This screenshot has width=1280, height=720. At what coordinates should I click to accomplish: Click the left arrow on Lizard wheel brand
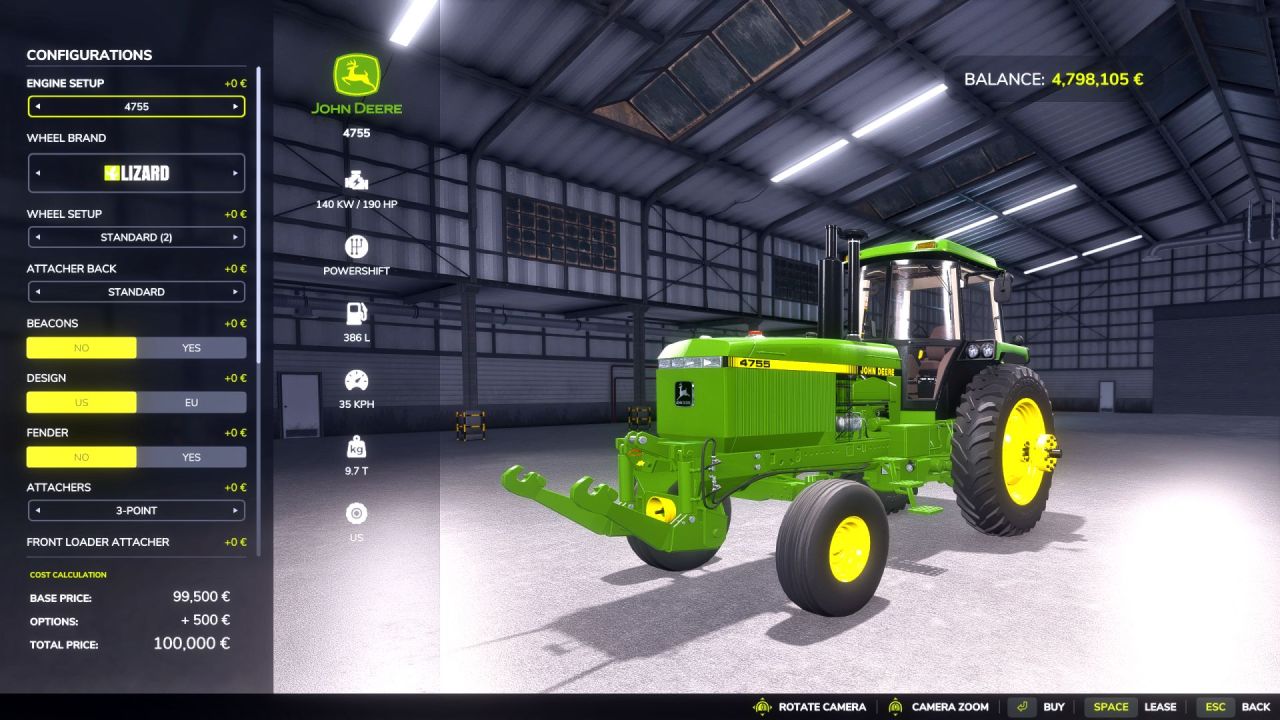point(37,172)
